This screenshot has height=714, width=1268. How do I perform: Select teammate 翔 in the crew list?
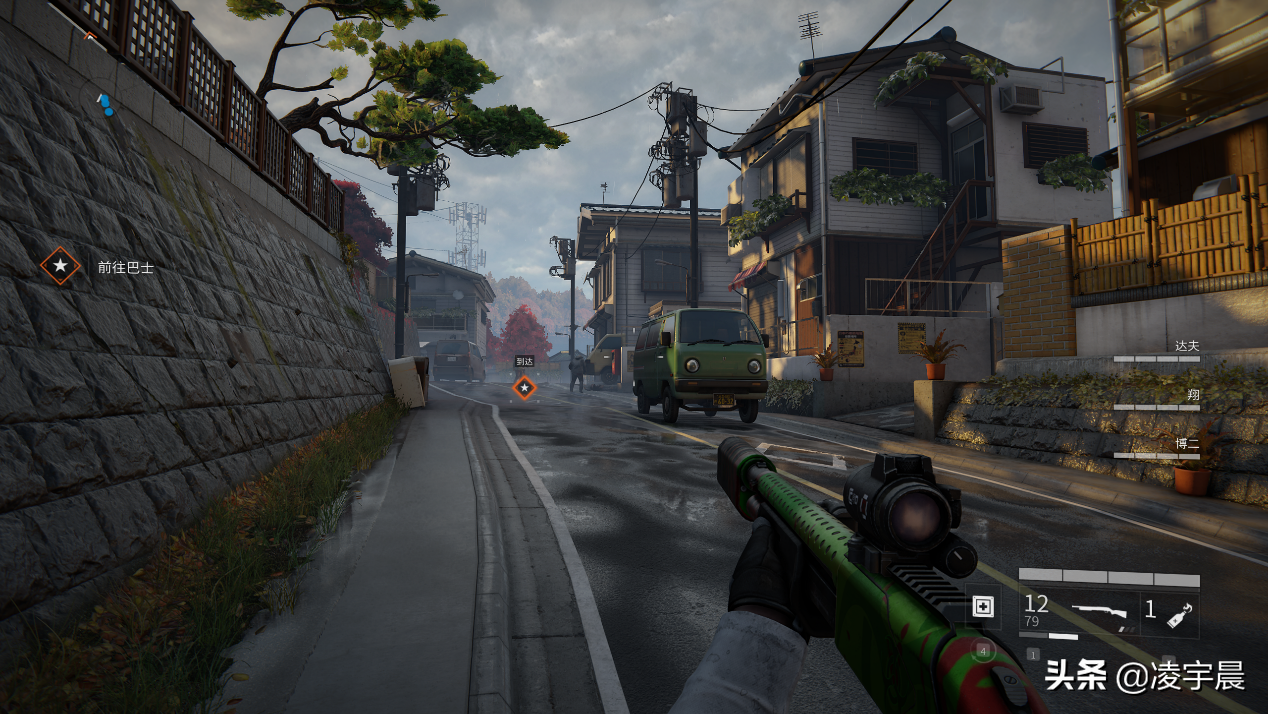pos(1192,395)
